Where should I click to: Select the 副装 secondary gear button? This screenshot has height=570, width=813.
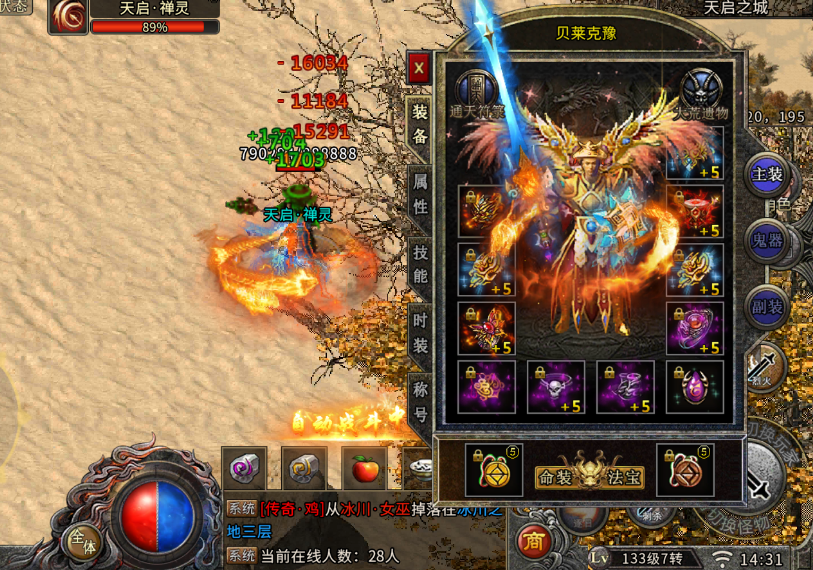pos(767,306)
